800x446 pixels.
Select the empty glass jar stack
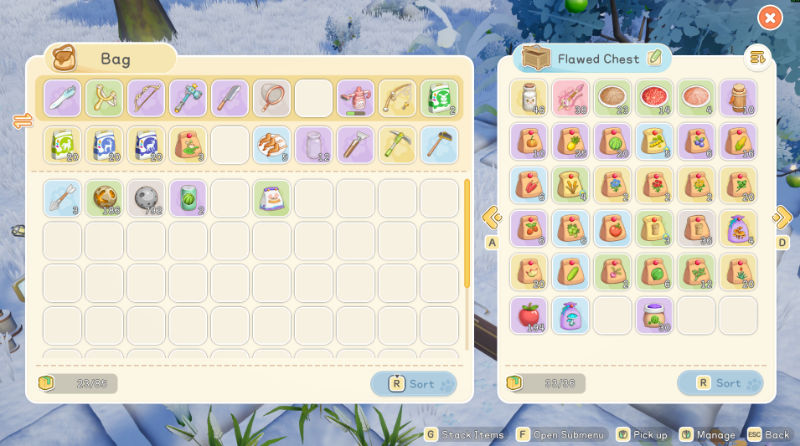(x=313, y=144)
